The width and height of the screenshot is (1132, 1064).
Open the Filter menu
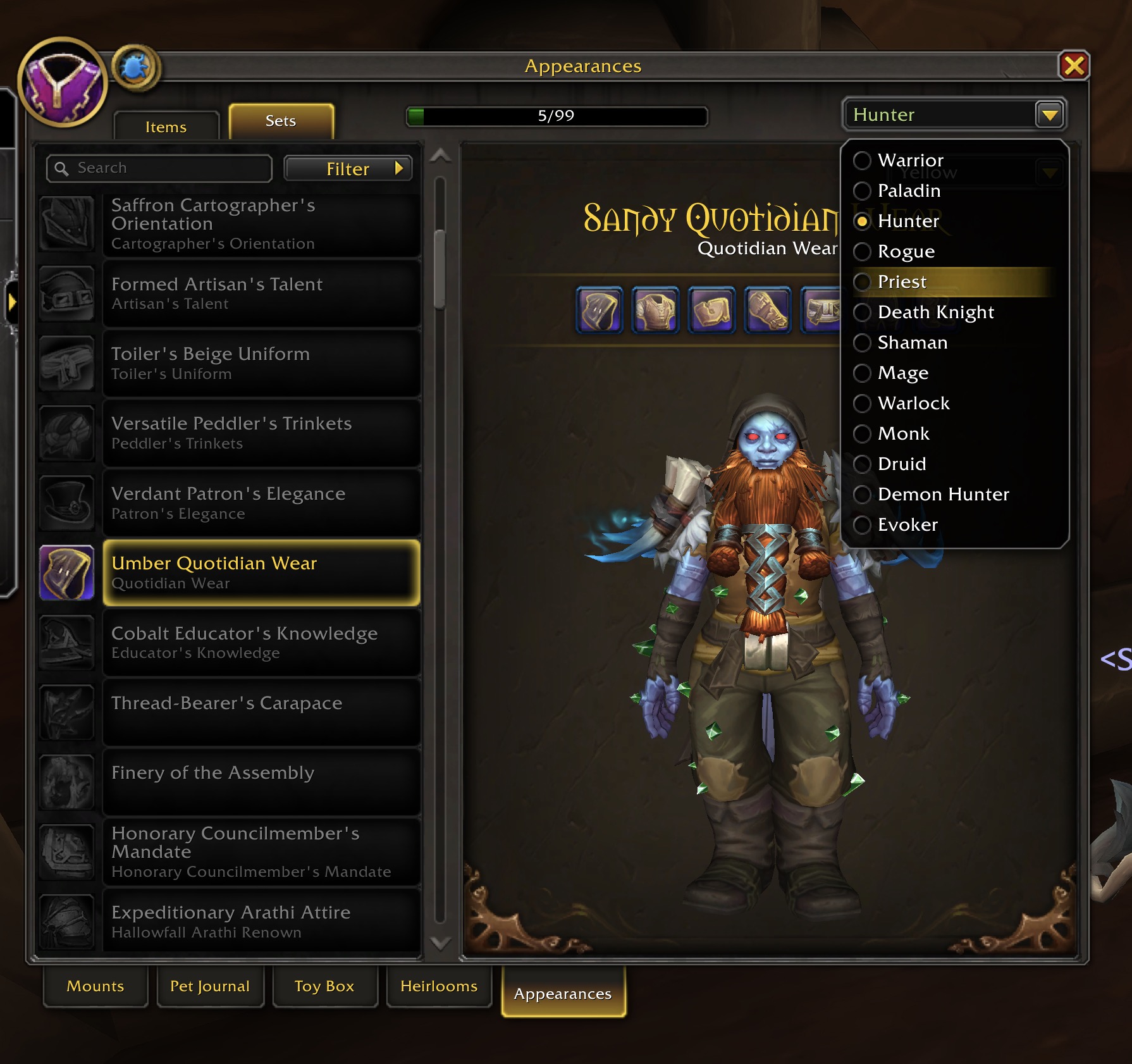click(348, 169)
